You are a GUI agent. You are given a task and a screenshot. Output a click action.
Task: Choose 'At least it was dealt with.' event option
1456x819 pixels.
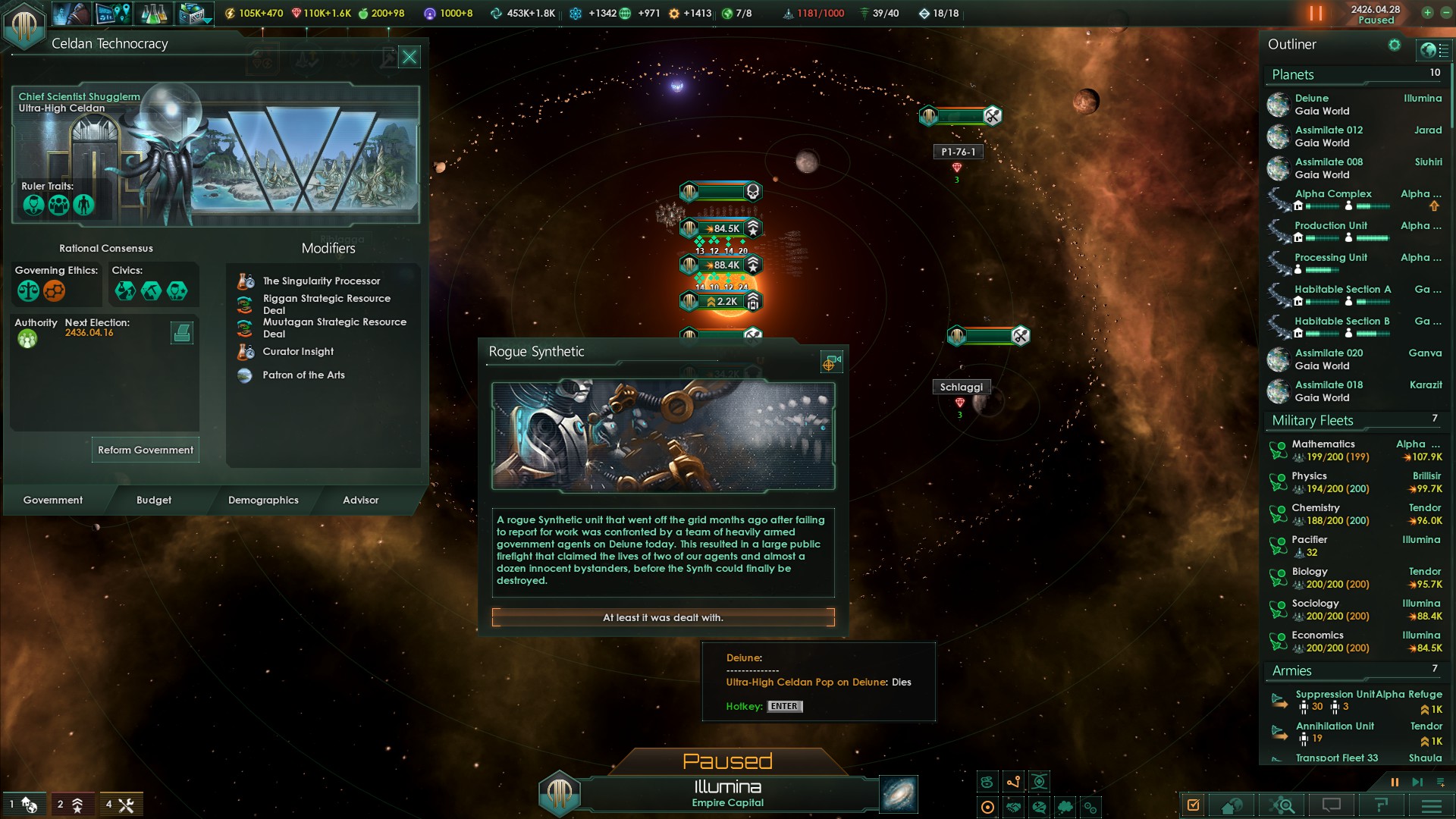[x=663, y=617]
